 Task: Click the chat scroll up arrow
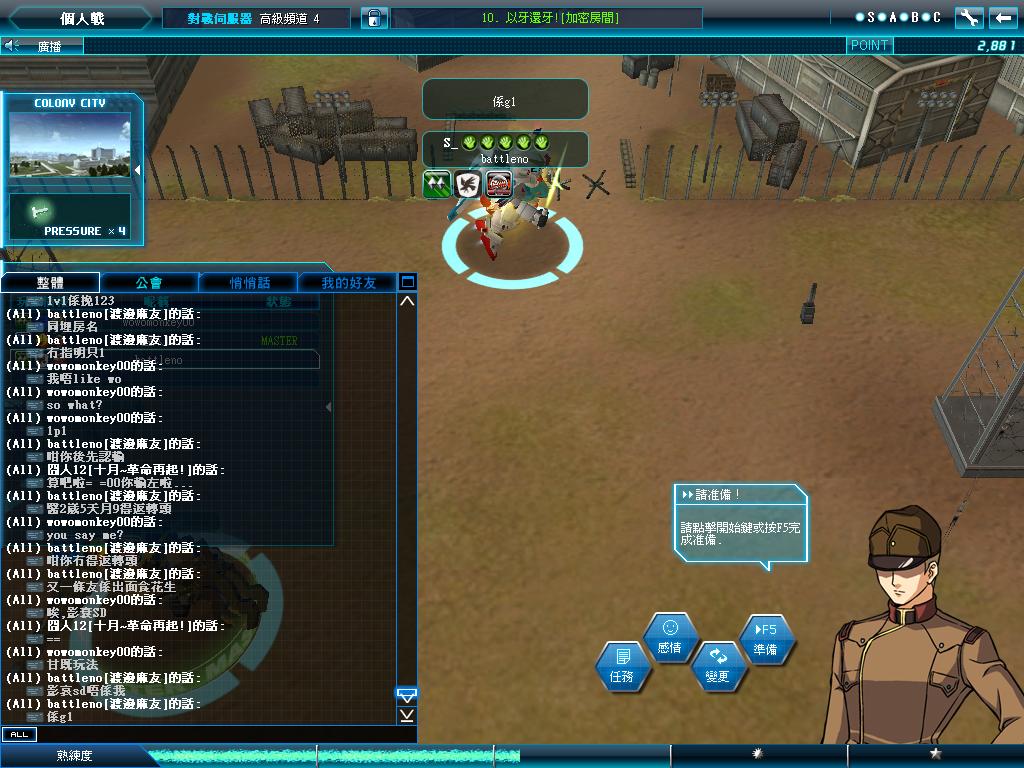tap(407, 301)
